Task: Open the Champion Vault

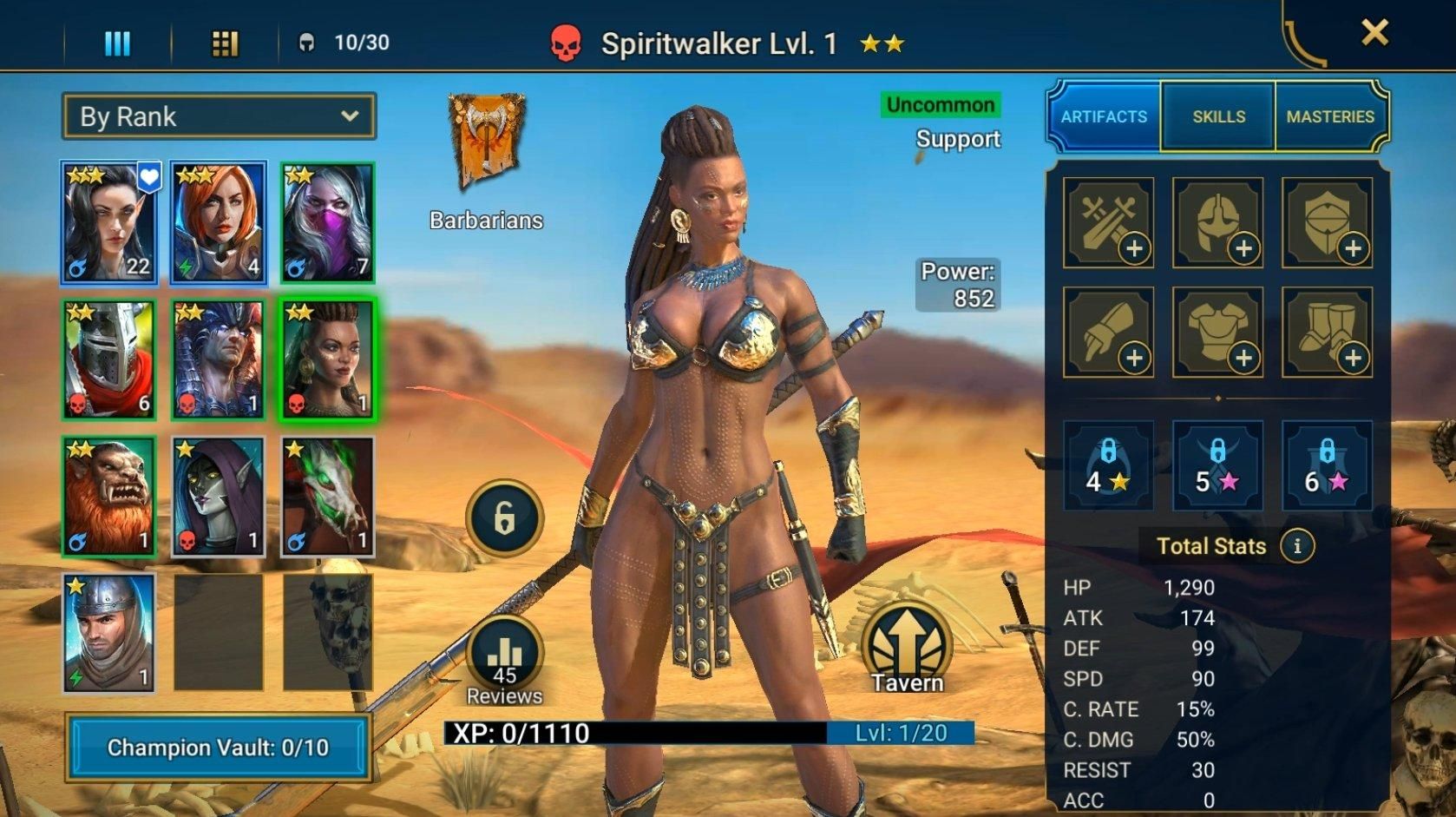Action: tap(217, 747)
